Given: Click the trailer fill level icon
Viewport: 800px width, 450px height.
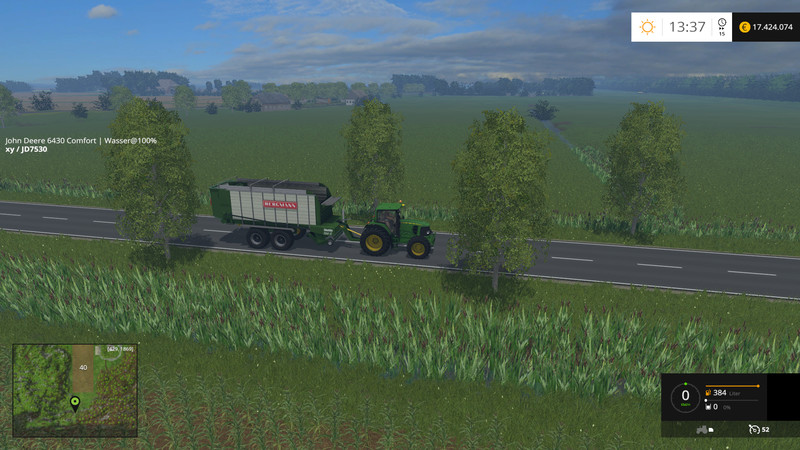Looking at the screenshot, I should [x=709, y=407].
